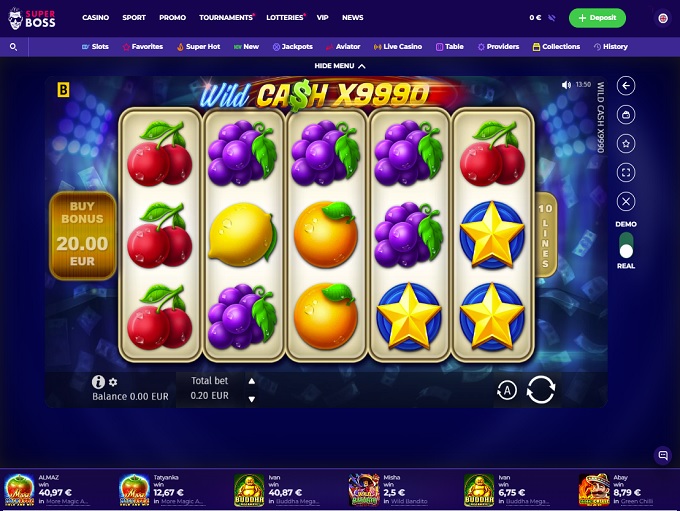Viewport: 680px width, 511px height.
Task: Spin the reels with the circular arrows button
Action: [540, 389]
